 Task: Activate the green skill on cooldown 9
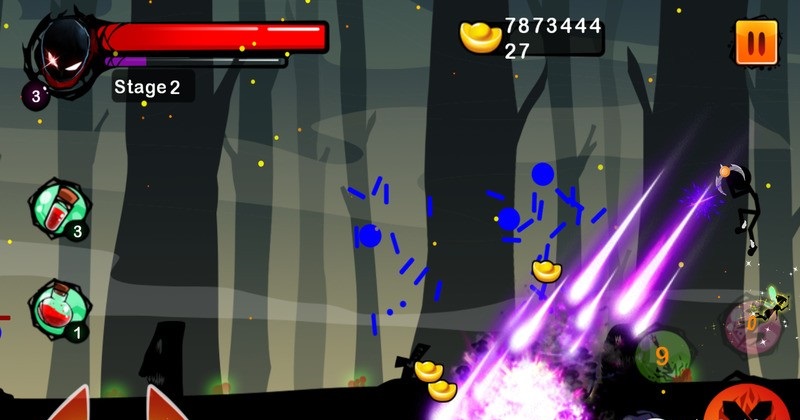click(661, 354)
